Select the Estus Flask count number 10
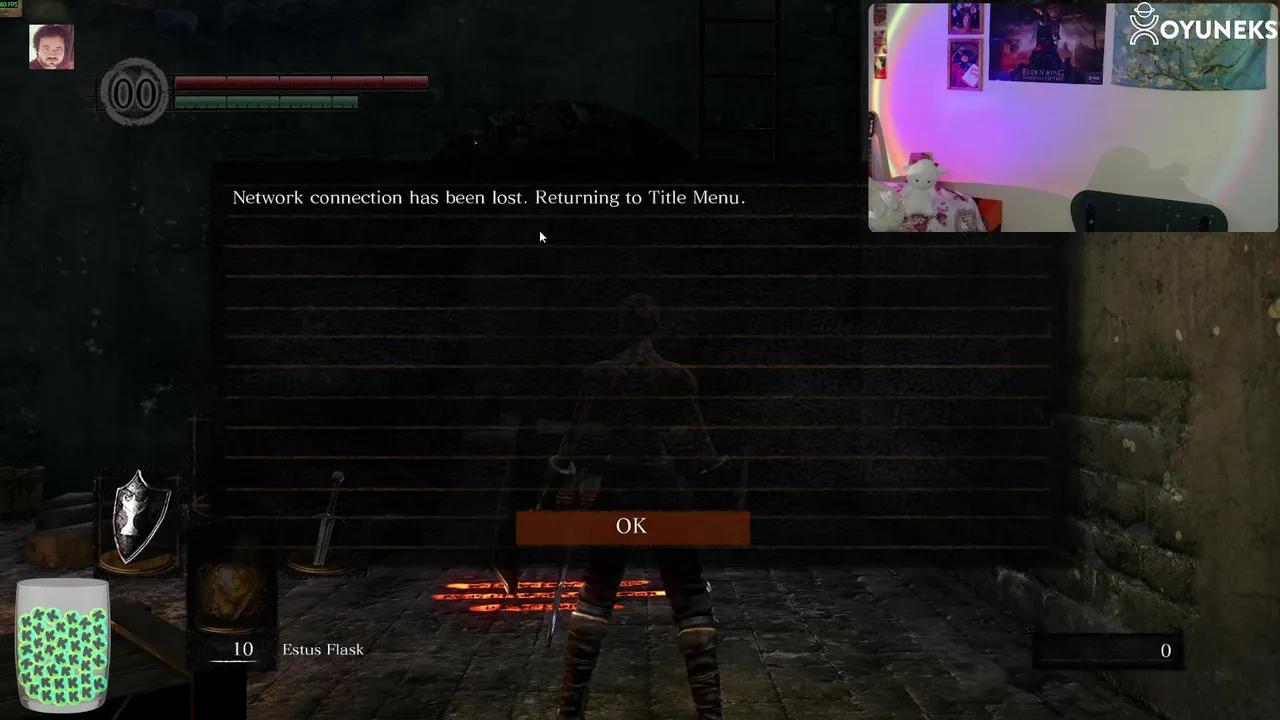The image size is (1280, 720). (x=243, y=649)
